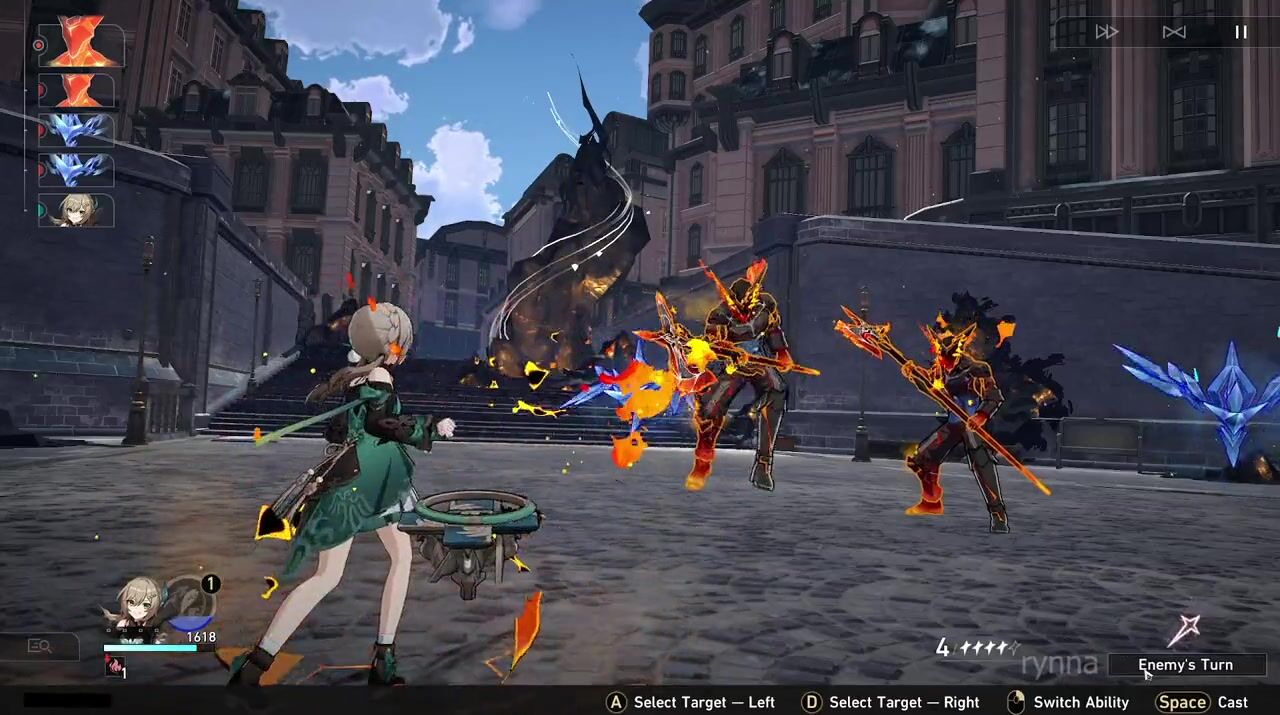
Task: Pause the battle
Action: [1241, 32]
